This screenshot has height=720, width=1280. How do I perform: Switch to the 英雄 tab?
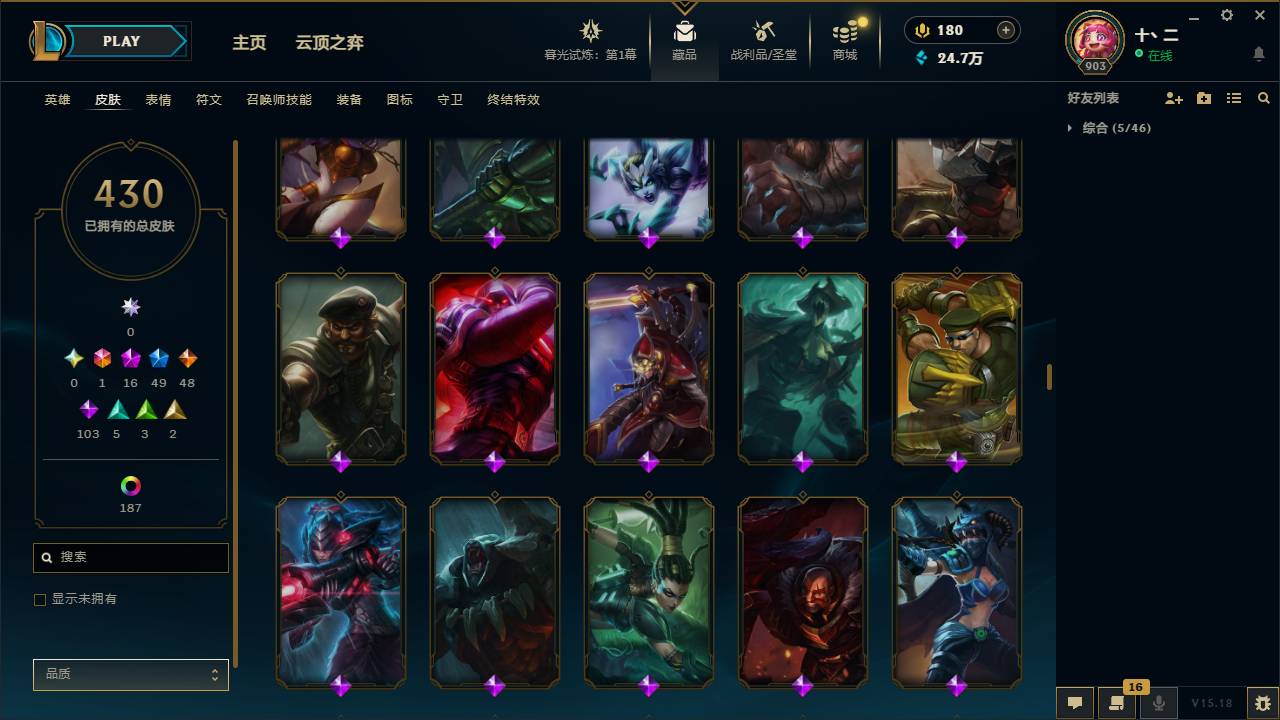[57, 100]
